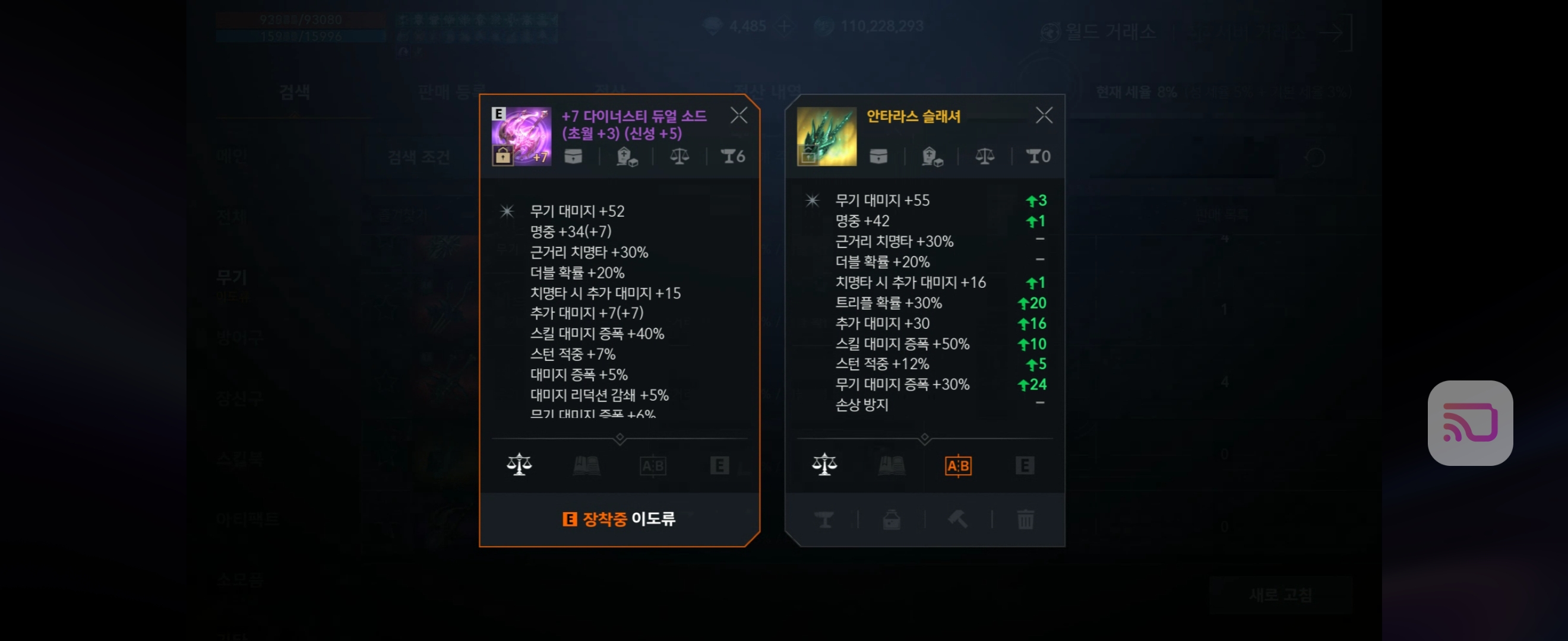Click the forge anvil icon on 안타라스 슬래셔

pos(824,519)
